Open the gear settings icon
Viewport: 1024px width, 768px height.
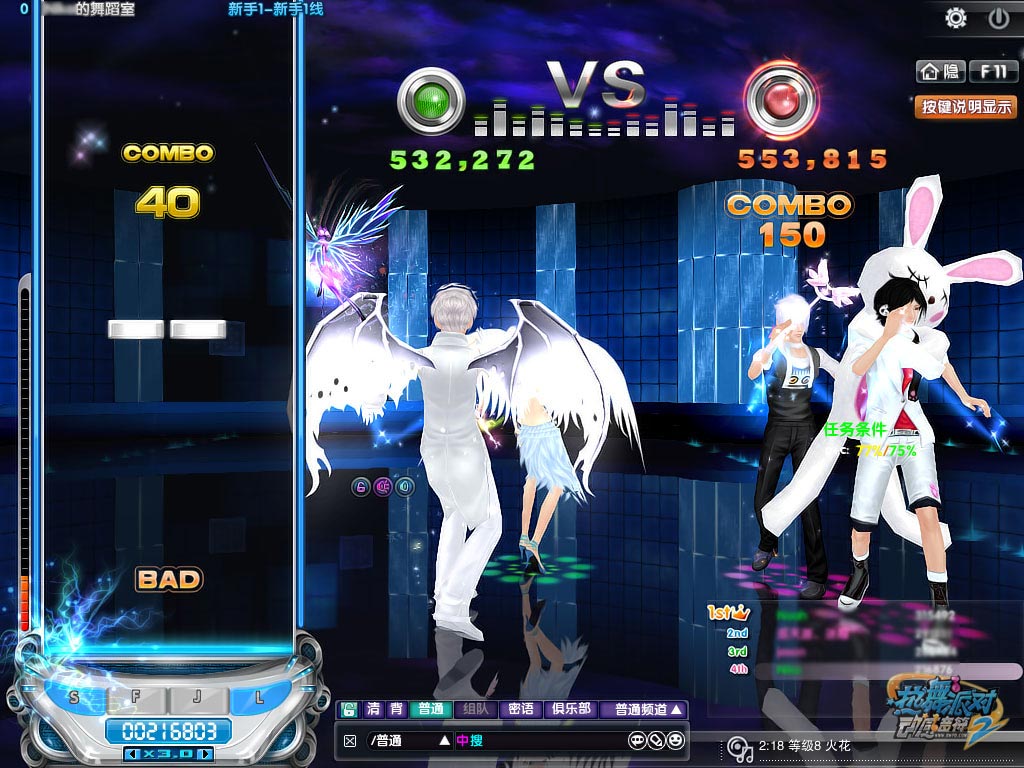pos(957,17)
